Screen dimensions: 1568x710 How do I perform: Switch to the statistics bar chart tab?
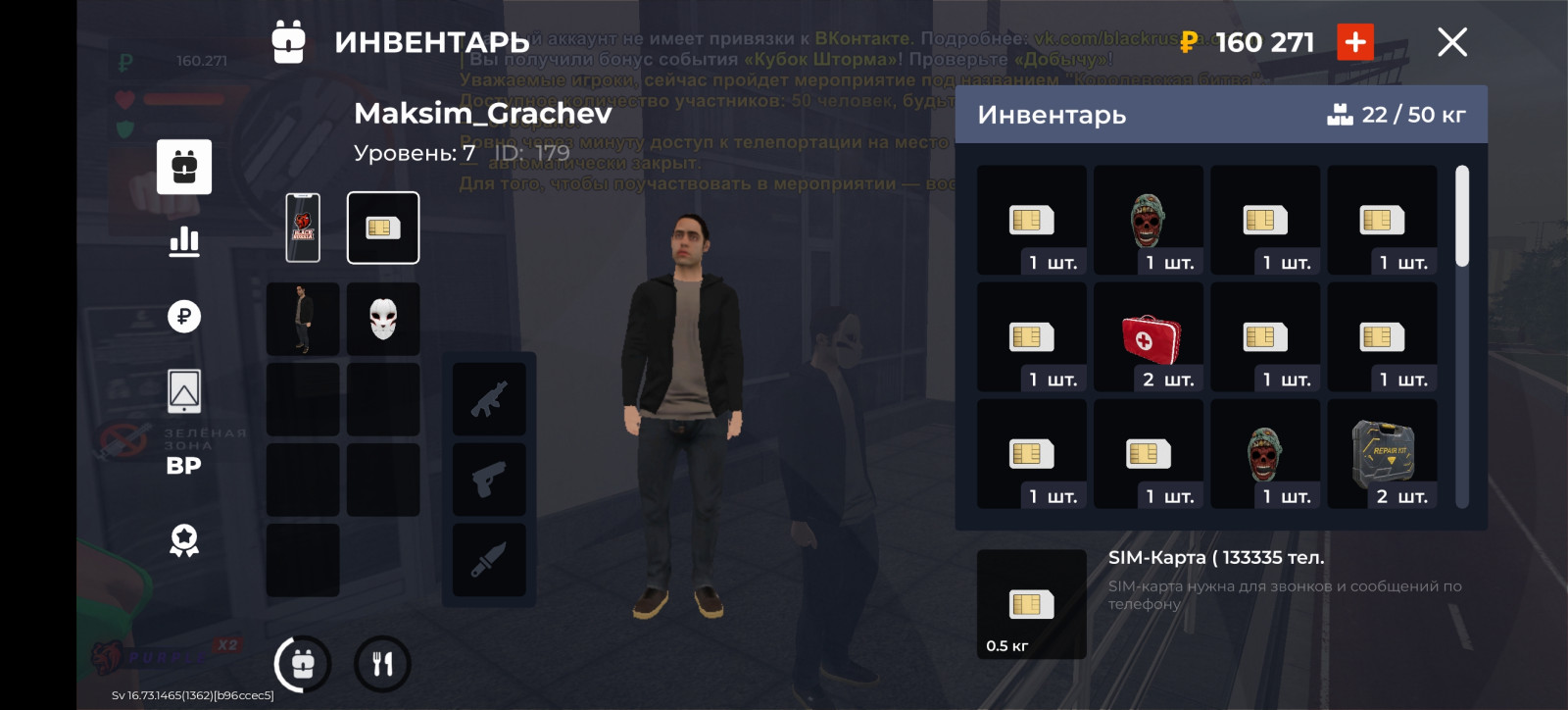click(184, 241)
